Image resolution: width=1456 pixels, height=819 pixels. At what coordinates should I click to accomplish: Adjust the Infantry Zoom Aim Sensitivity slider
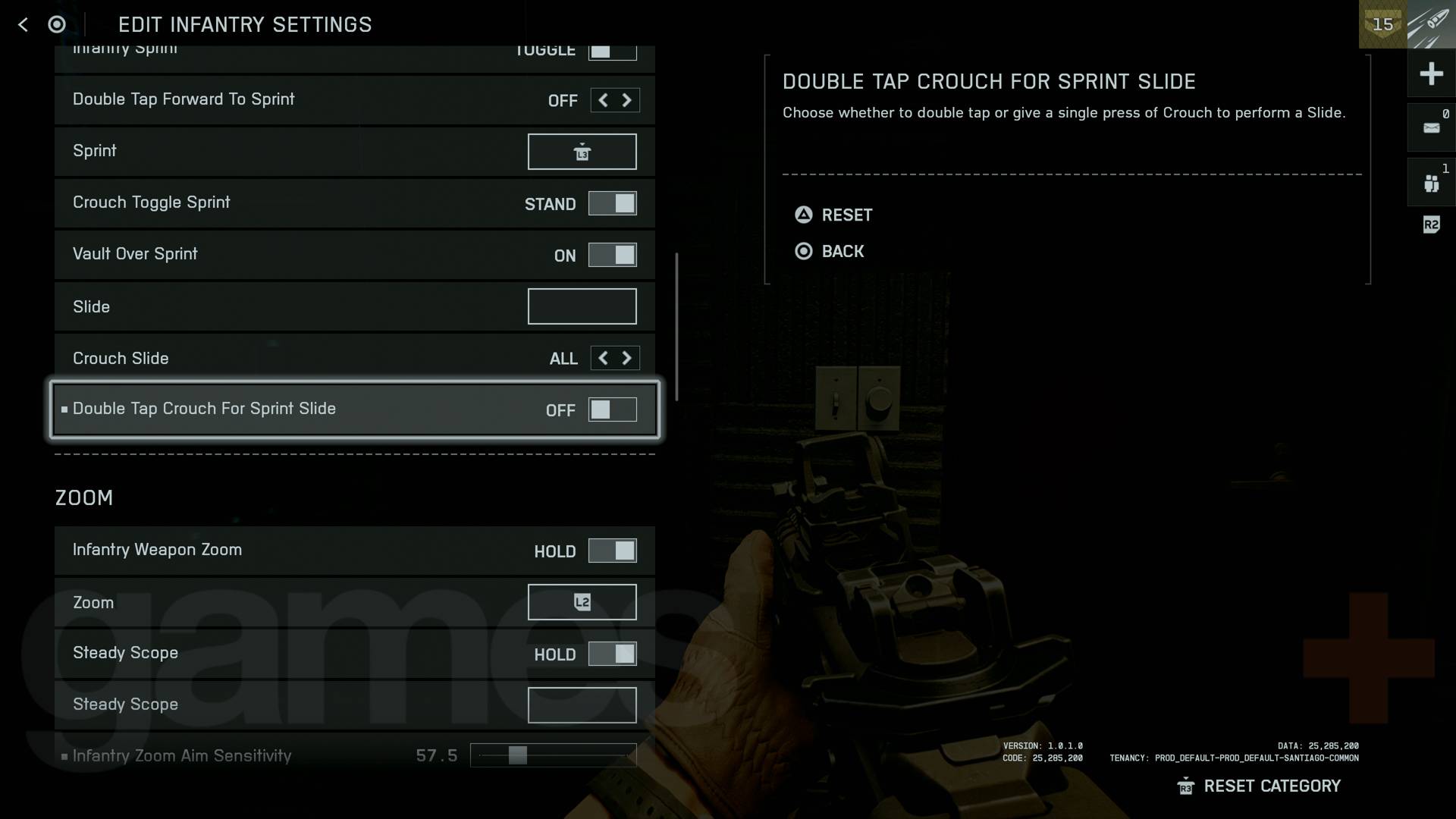click(x=518, y=754)
